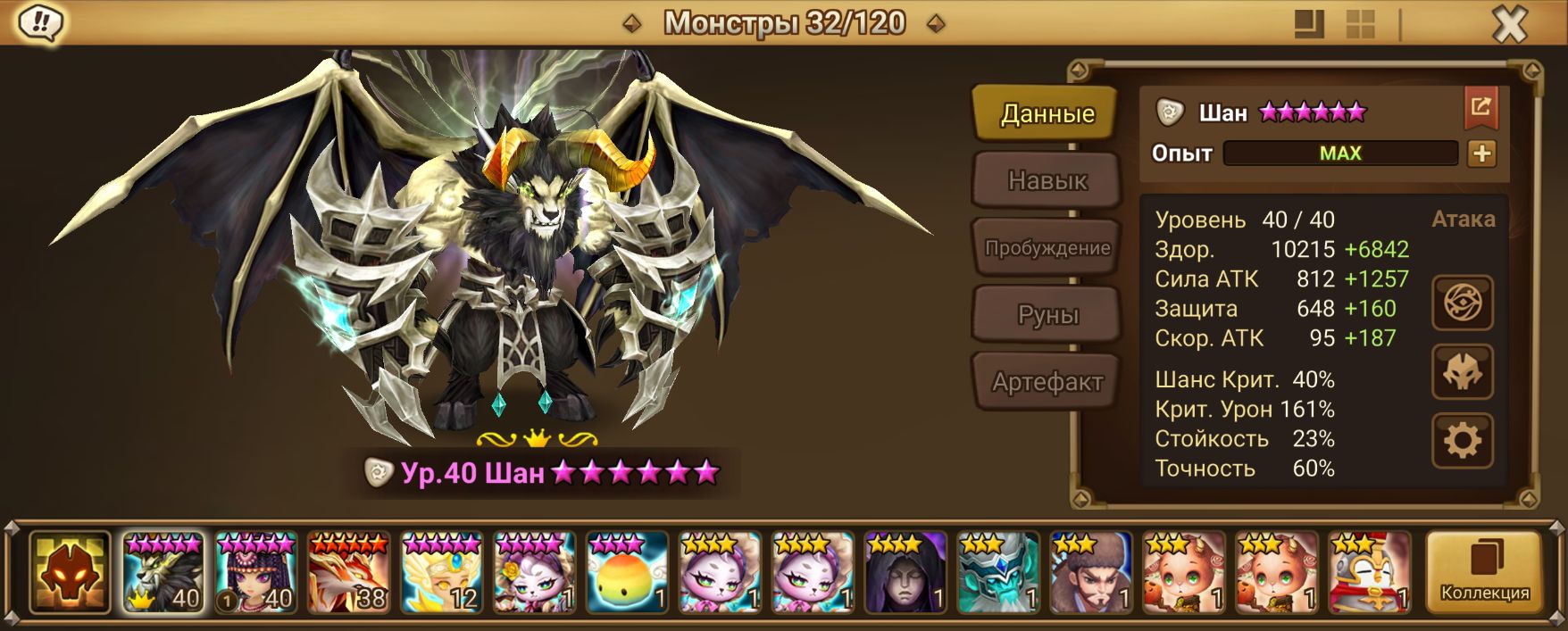Choose the Данные tab
The height and width of the screenshot is (631, 1568).
click(x=1047, y=113)
